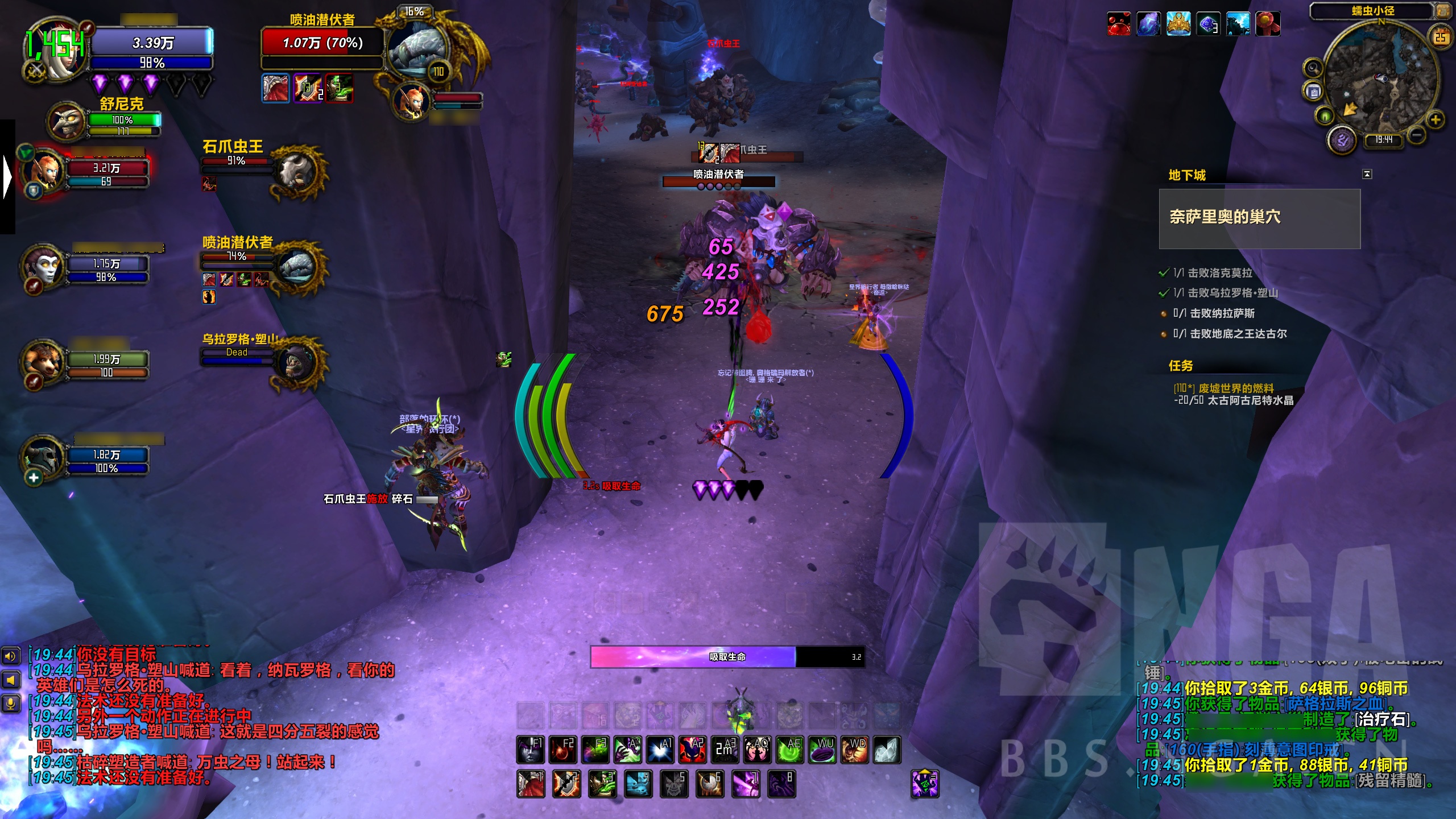Click the red demon face A2 ability icon

692,748
